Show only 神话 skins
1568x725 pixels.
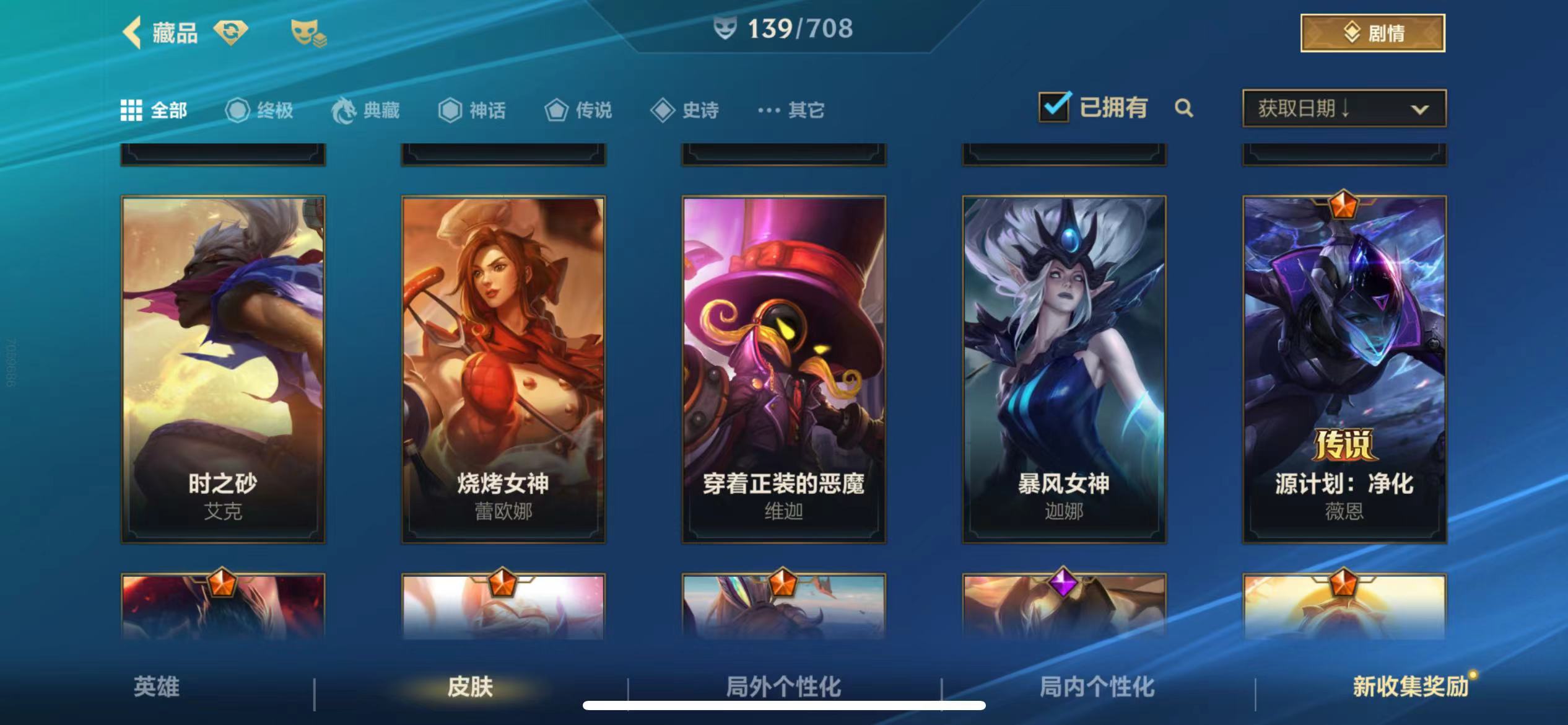(x=472, y=110)
